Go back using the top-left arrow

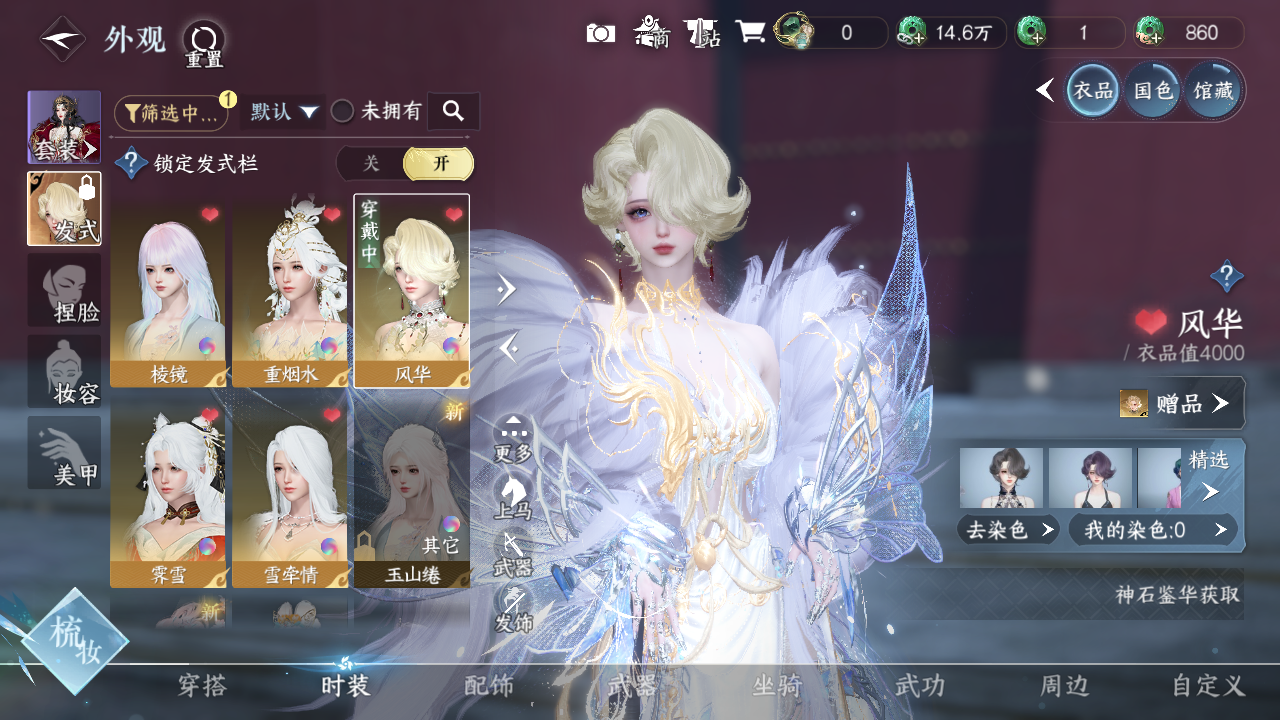[x=62, y=40]
